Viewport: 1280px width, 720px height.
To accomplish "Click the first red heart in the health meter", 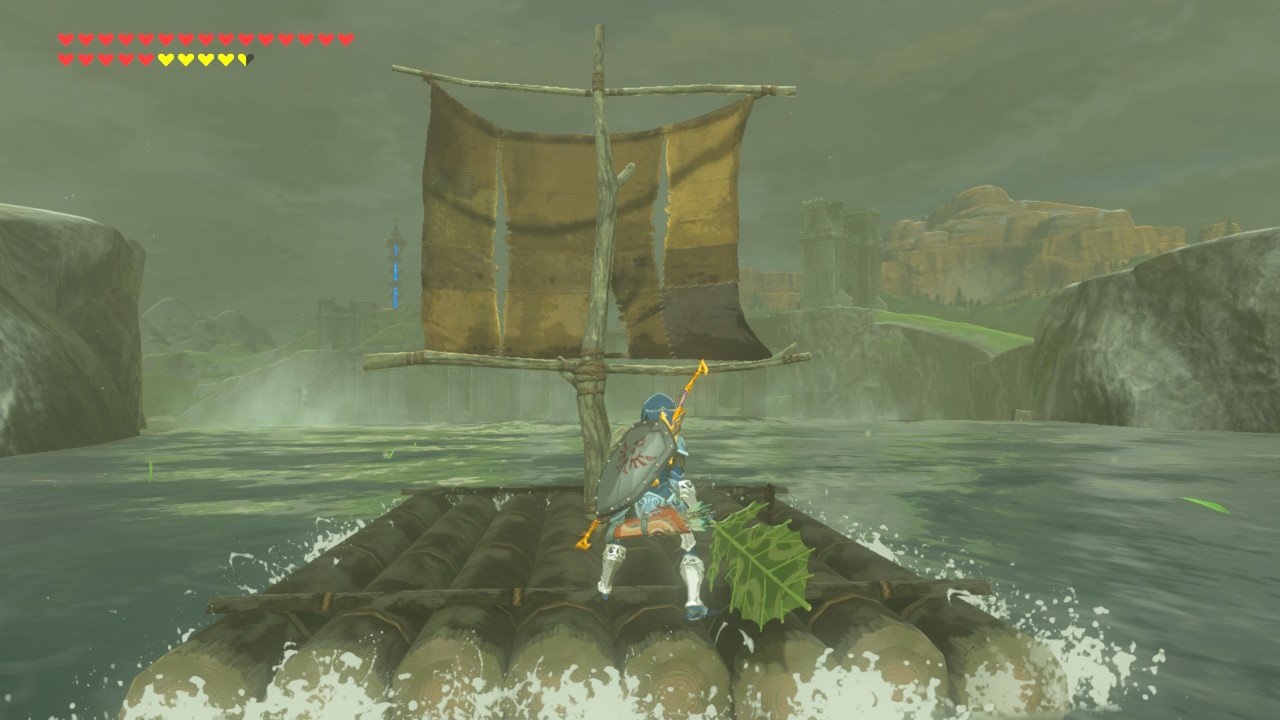I will point(64,38).
